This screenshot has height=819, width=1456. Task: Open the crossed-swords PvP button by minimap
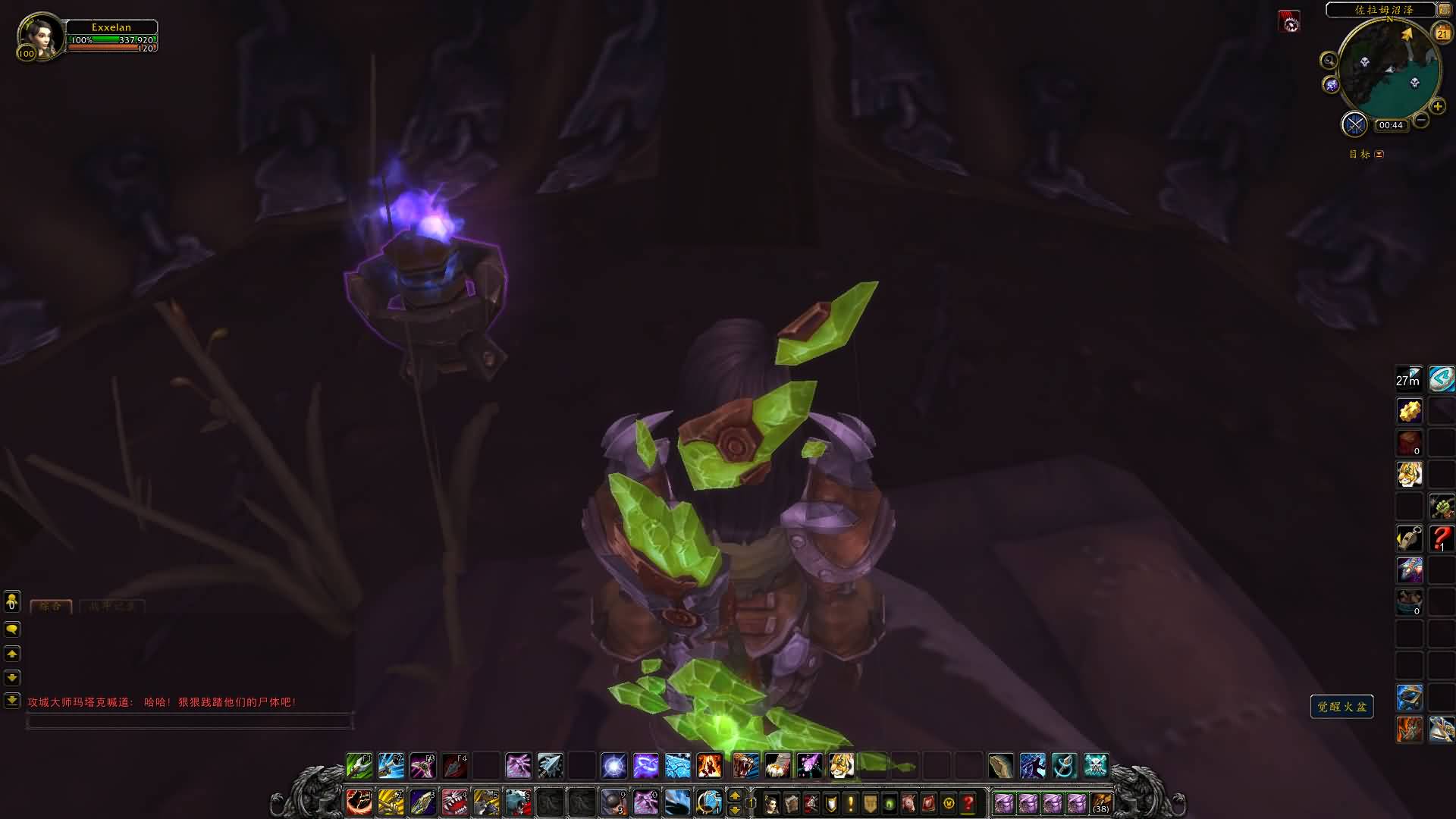(1354, 124)
